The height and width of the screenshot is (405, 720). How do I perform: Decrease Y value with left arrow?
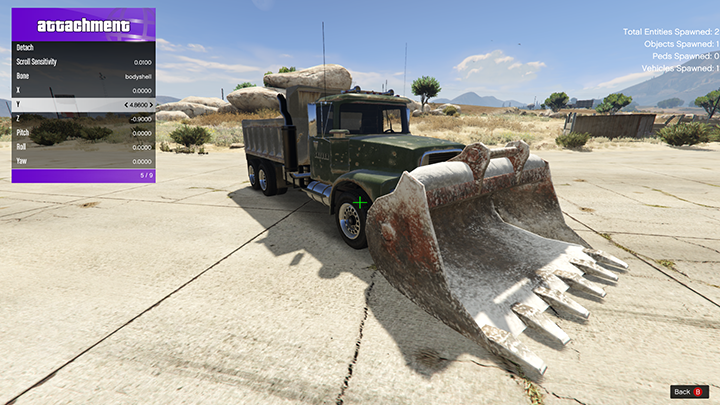click(126, 104)
